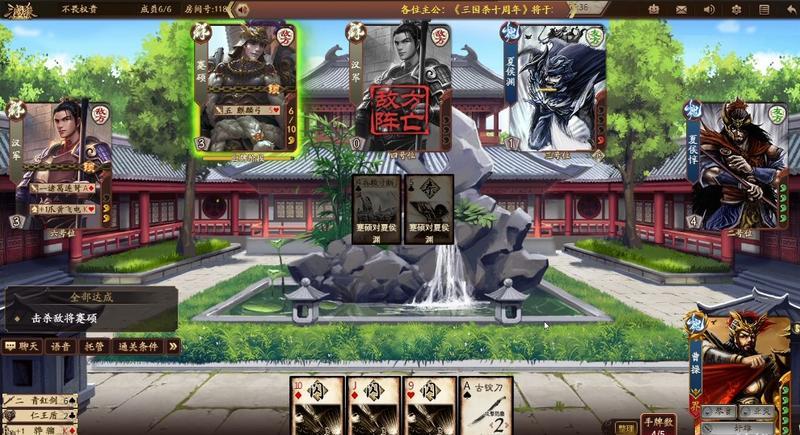Select the 青釭剑 equipped weapon
This screenshot has height=435, width=800.
pyautogui.click(x=40, y=401)
